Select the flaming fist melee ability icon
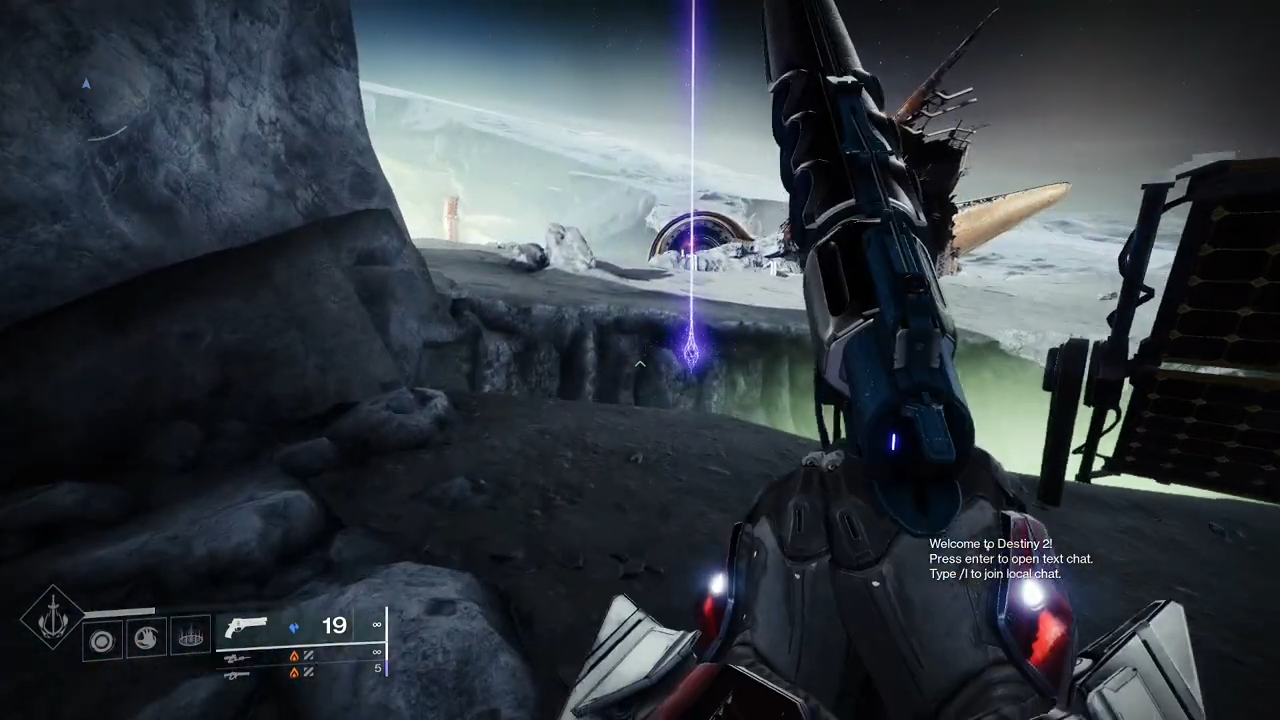 (146, 638)
